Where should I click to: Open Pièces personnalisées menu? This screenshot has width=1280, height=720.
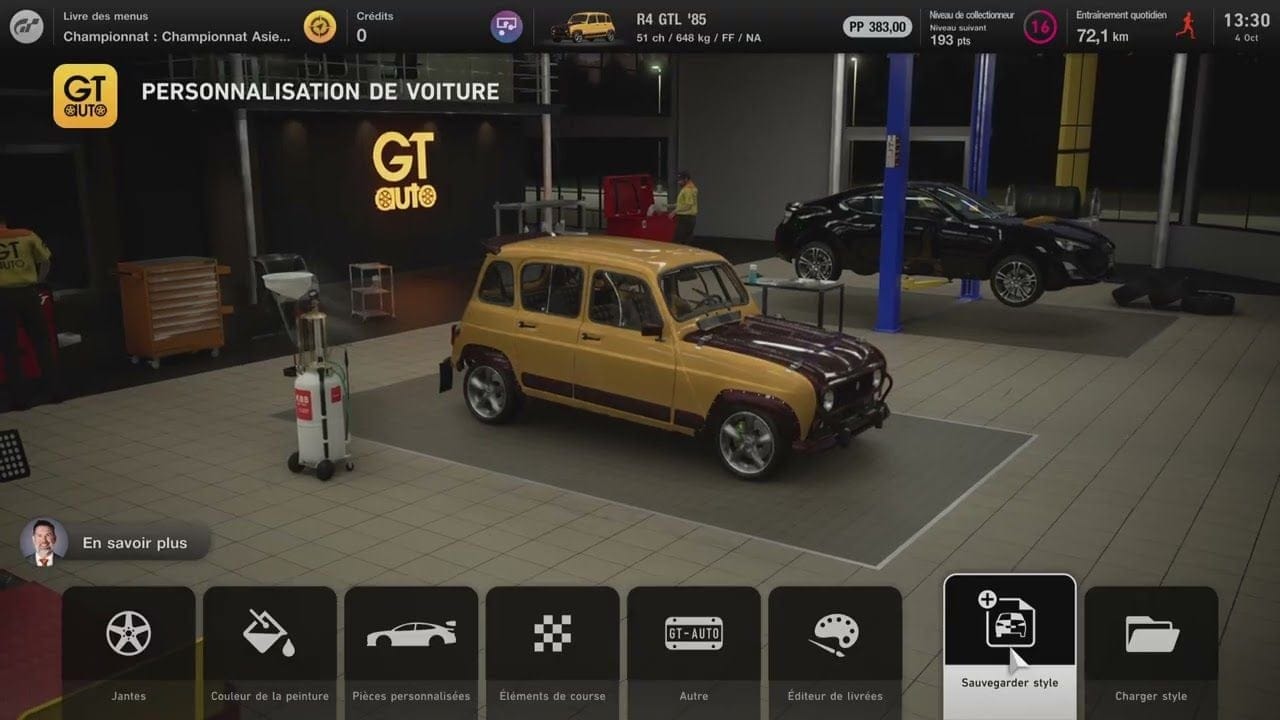(x=411, y=650)
